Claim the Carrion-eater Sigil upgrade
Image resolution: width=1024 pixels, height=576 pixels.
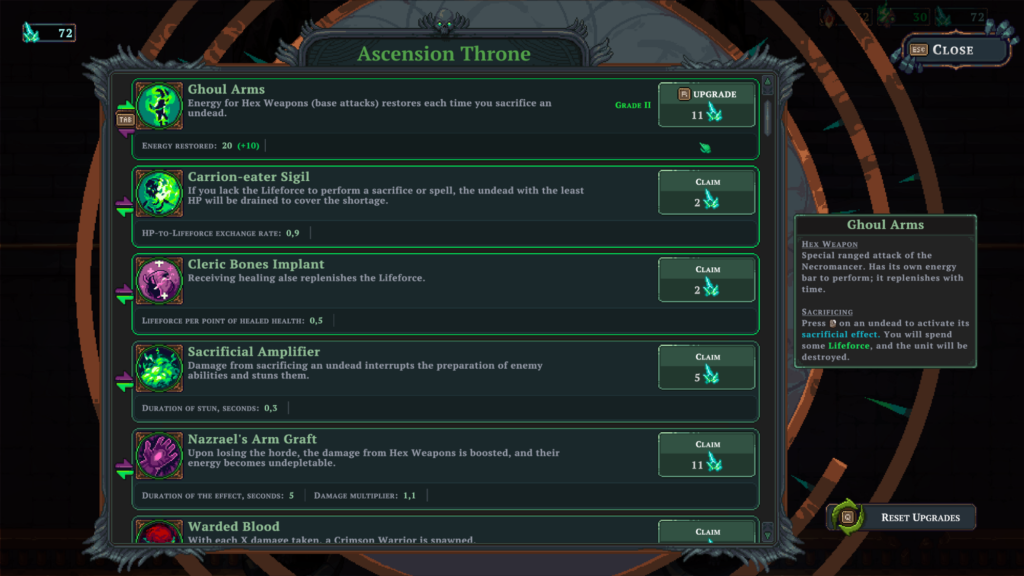pos(706,192)
